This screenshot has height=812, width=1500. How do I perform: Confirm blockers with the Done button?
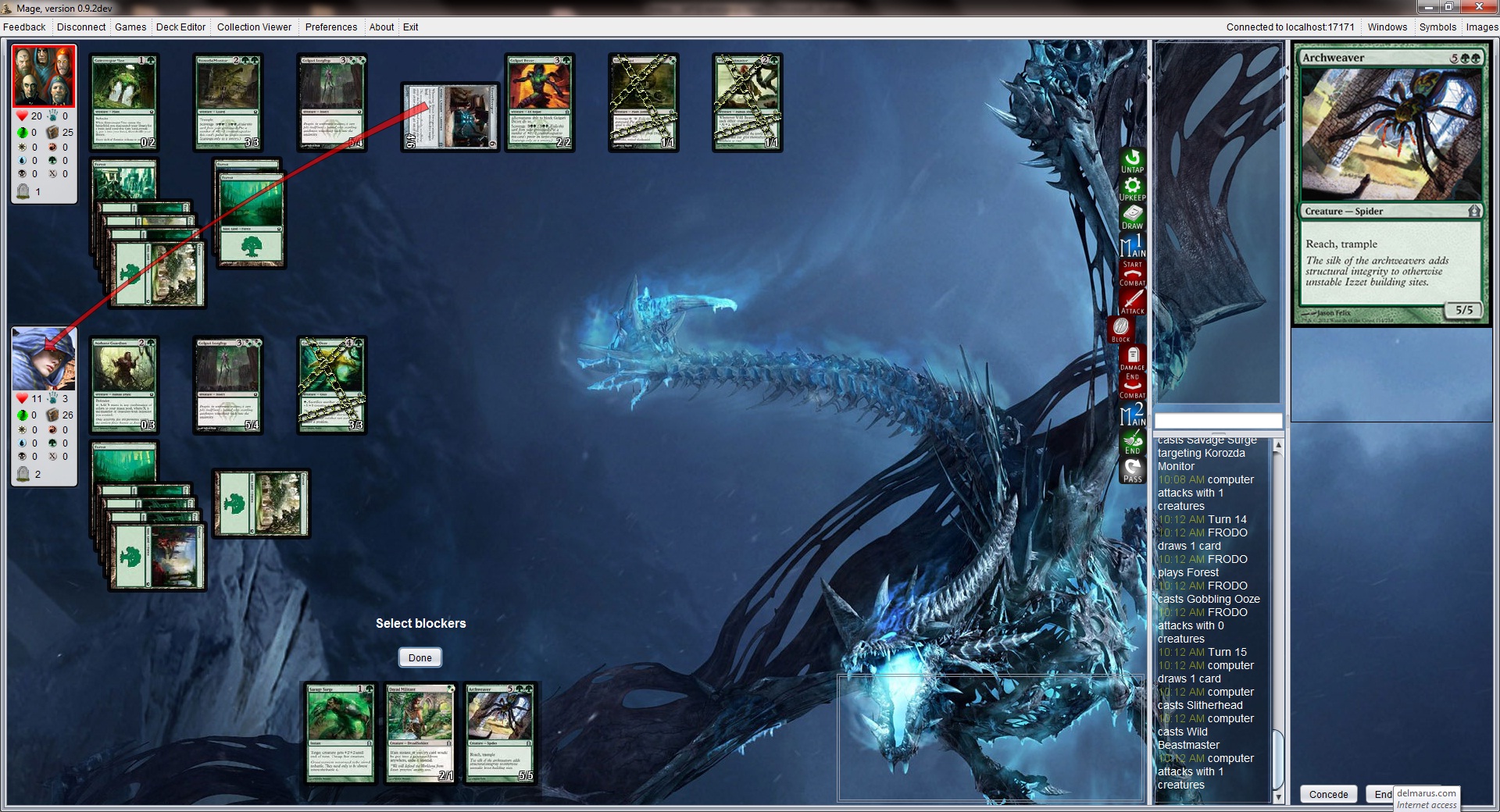point(420,657)
